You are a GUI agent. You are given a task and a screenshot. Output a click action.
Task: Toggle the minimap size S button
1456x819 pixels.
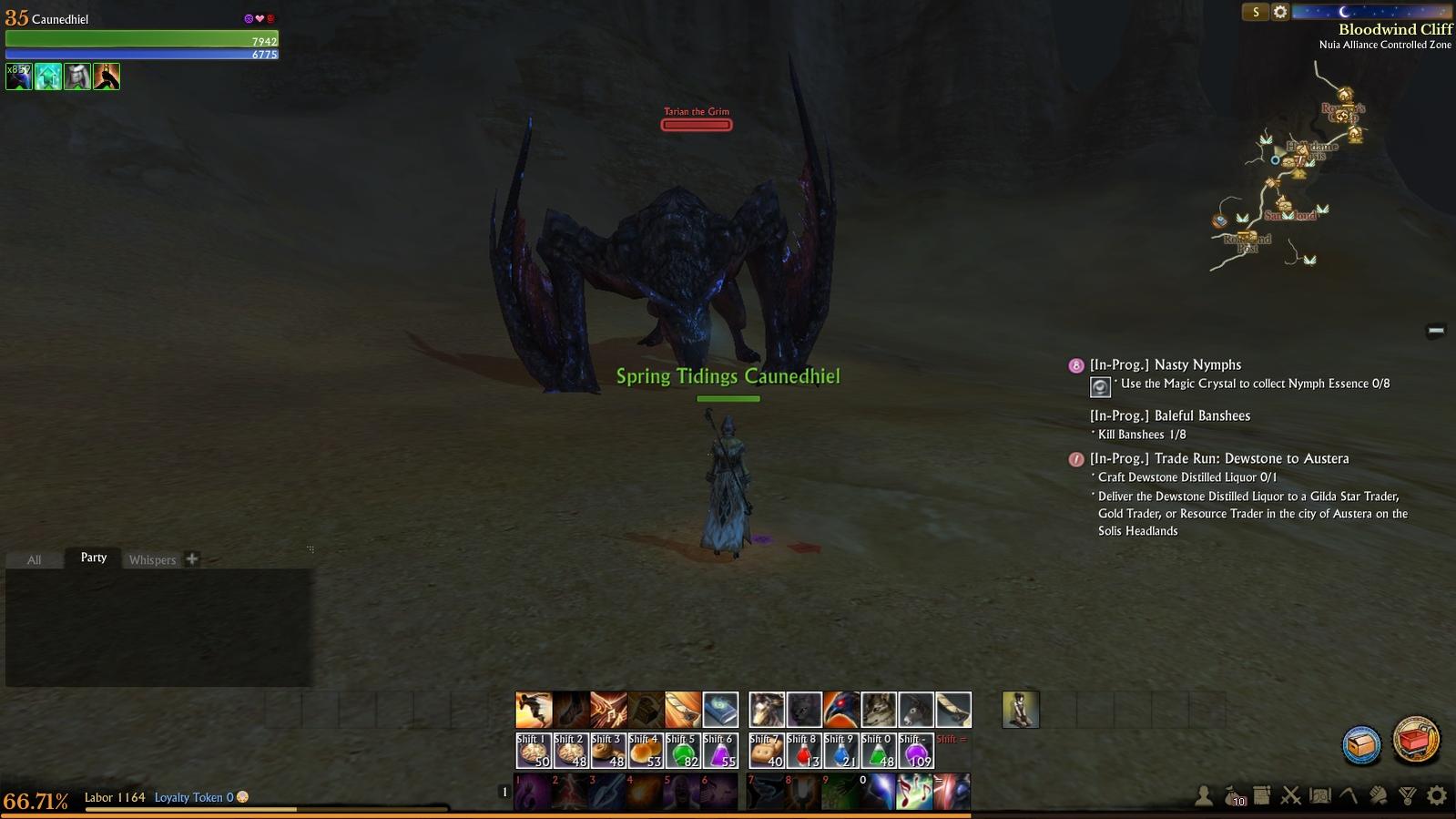(x=1256, y=12)
